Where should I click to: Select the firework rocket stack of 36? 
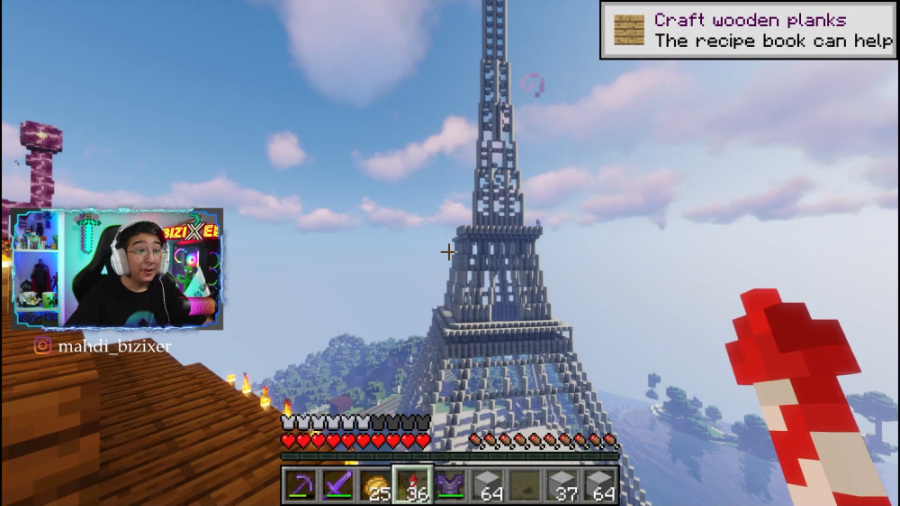click(412, 486)
